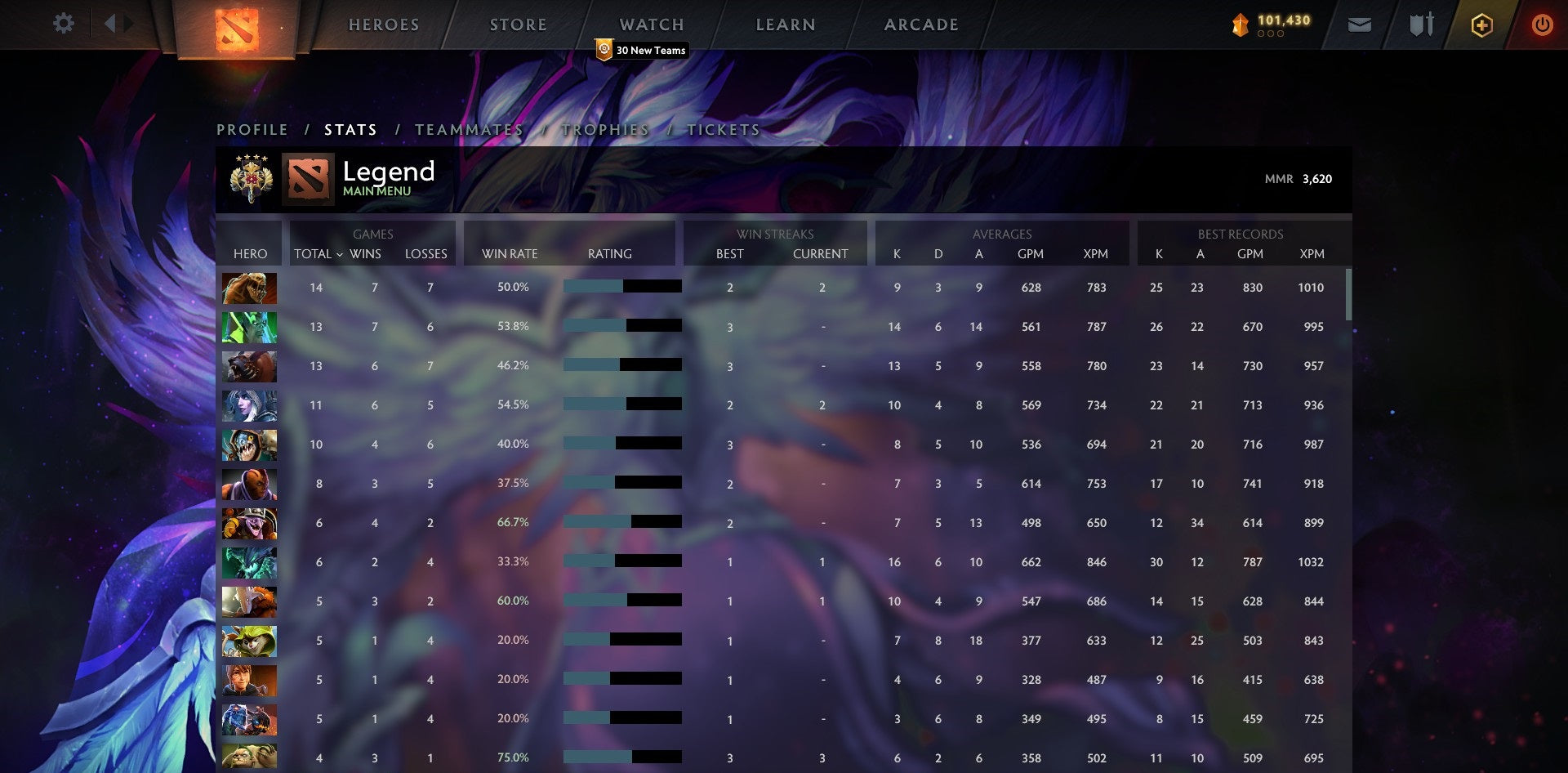
Task: Select the Ursa hero portrait
Action: tap(249, 366)
